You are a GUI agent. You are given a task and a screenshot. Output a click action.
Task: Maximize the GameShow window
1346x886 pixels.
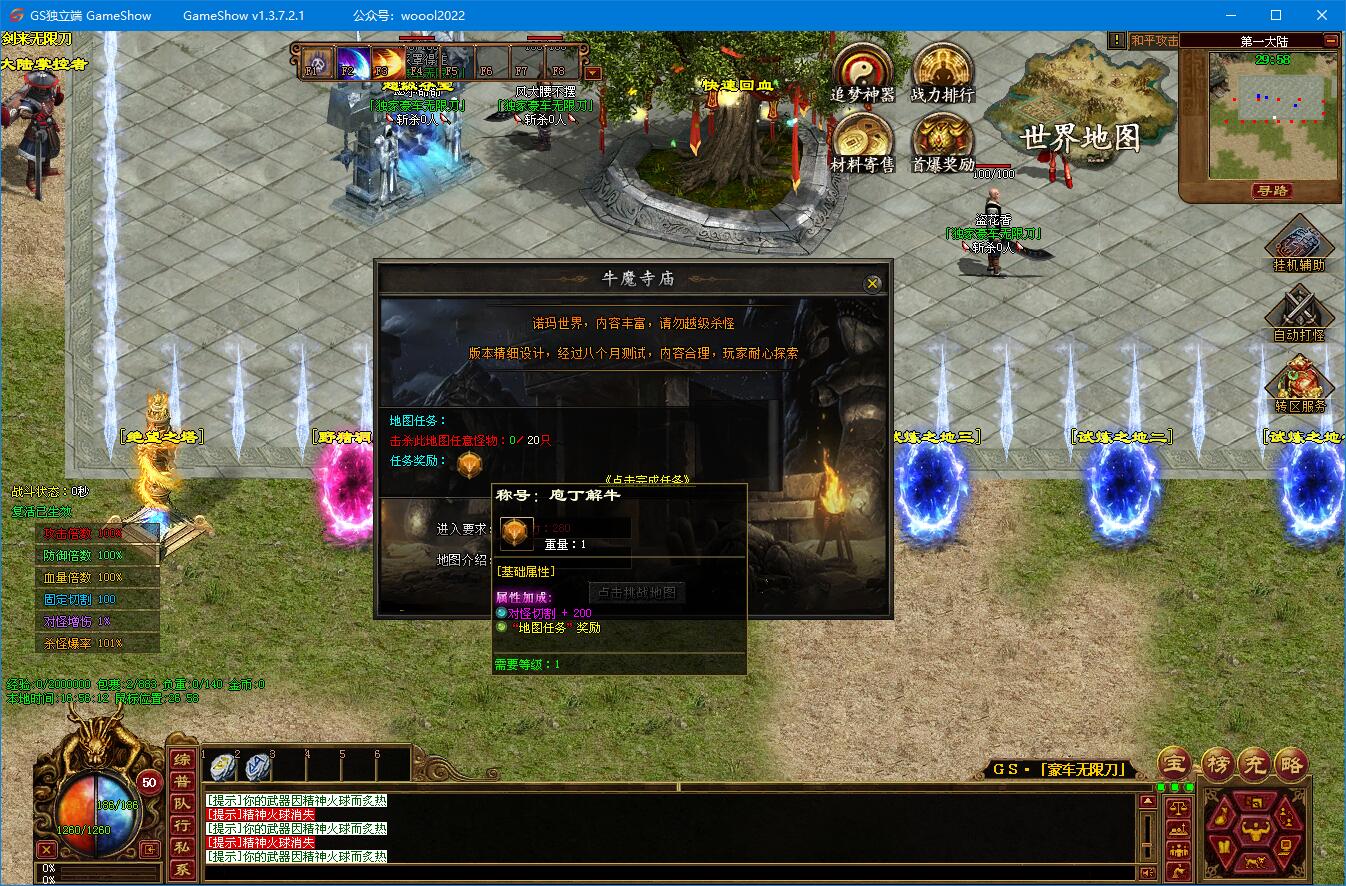tap(1275, 16)
